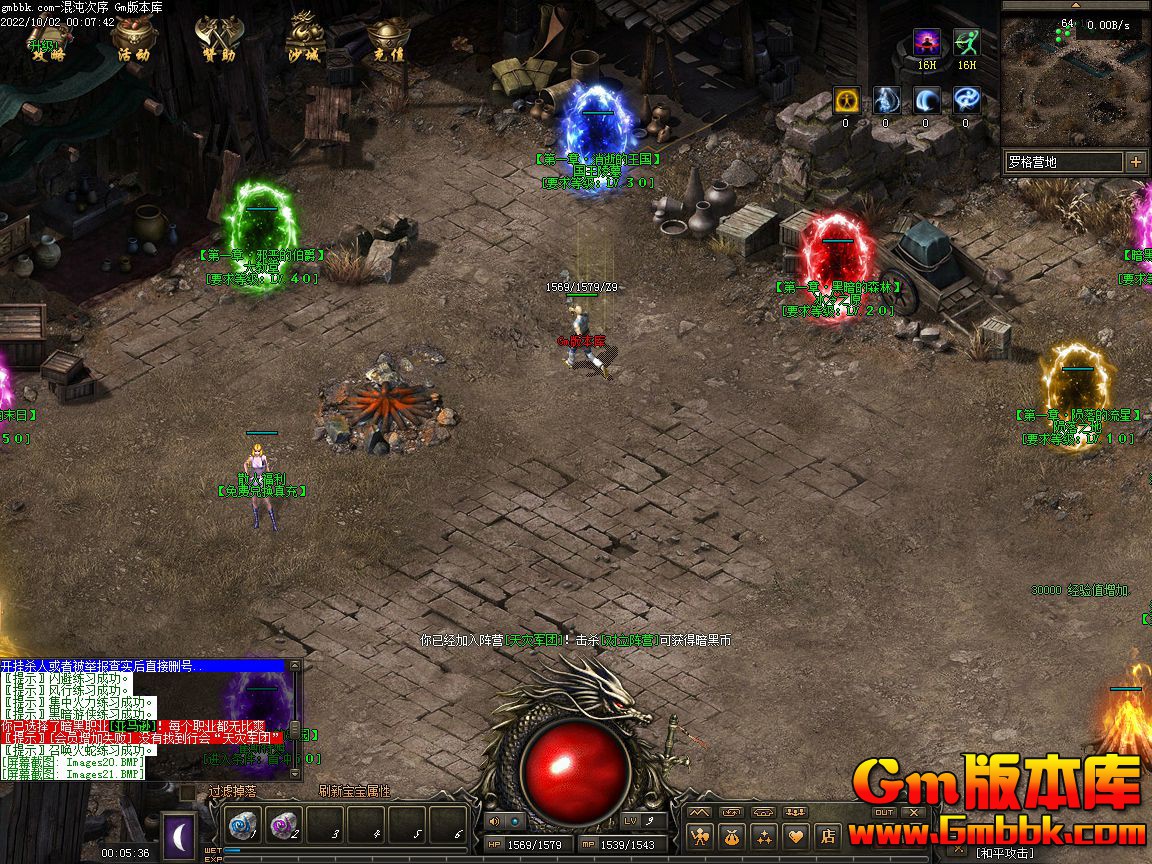This screenshot has height=864, width=1152.
Task: Open the 赞助 sponsor menu
Action: pos(216,39)
